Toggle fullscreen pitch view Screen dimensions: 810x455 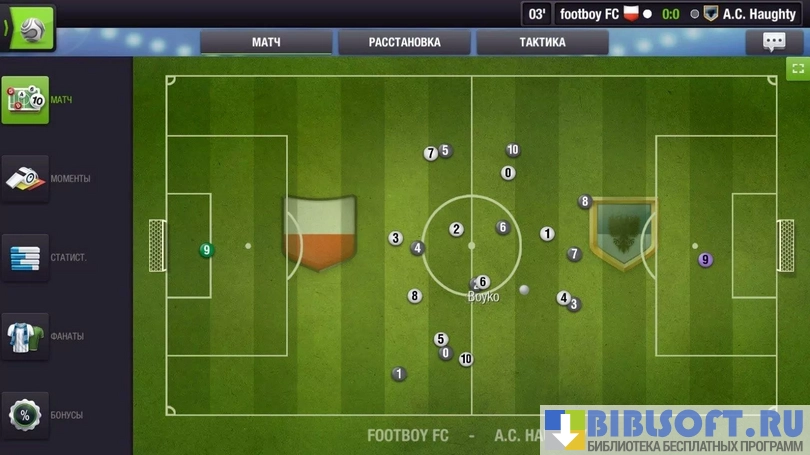[797, 68]
